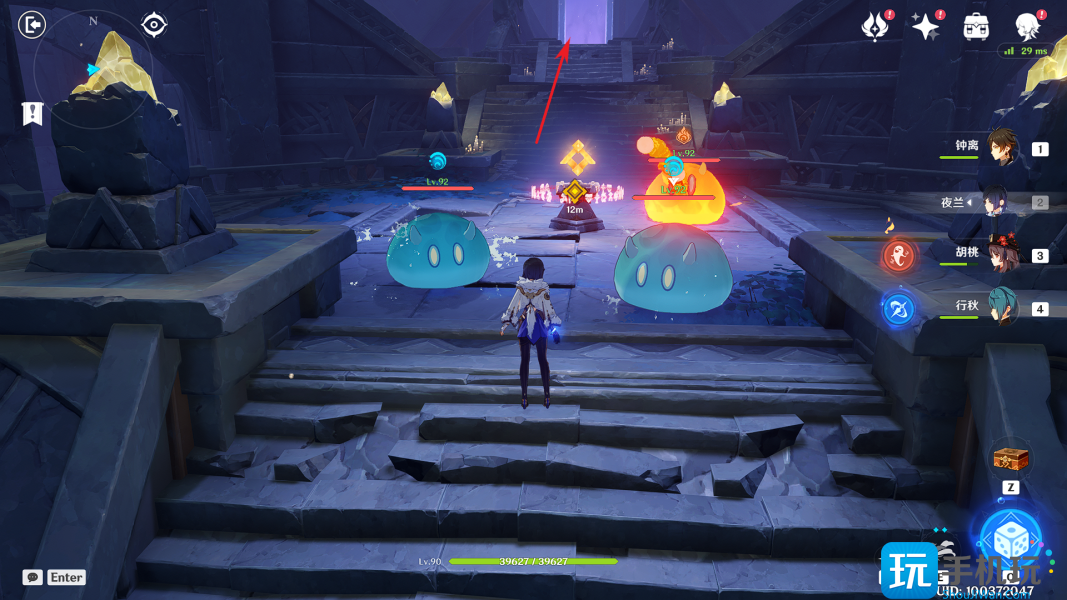Toggle the eye-shaped view icon
This screenshot has height=600, width=1067.
tap(153, 24)
